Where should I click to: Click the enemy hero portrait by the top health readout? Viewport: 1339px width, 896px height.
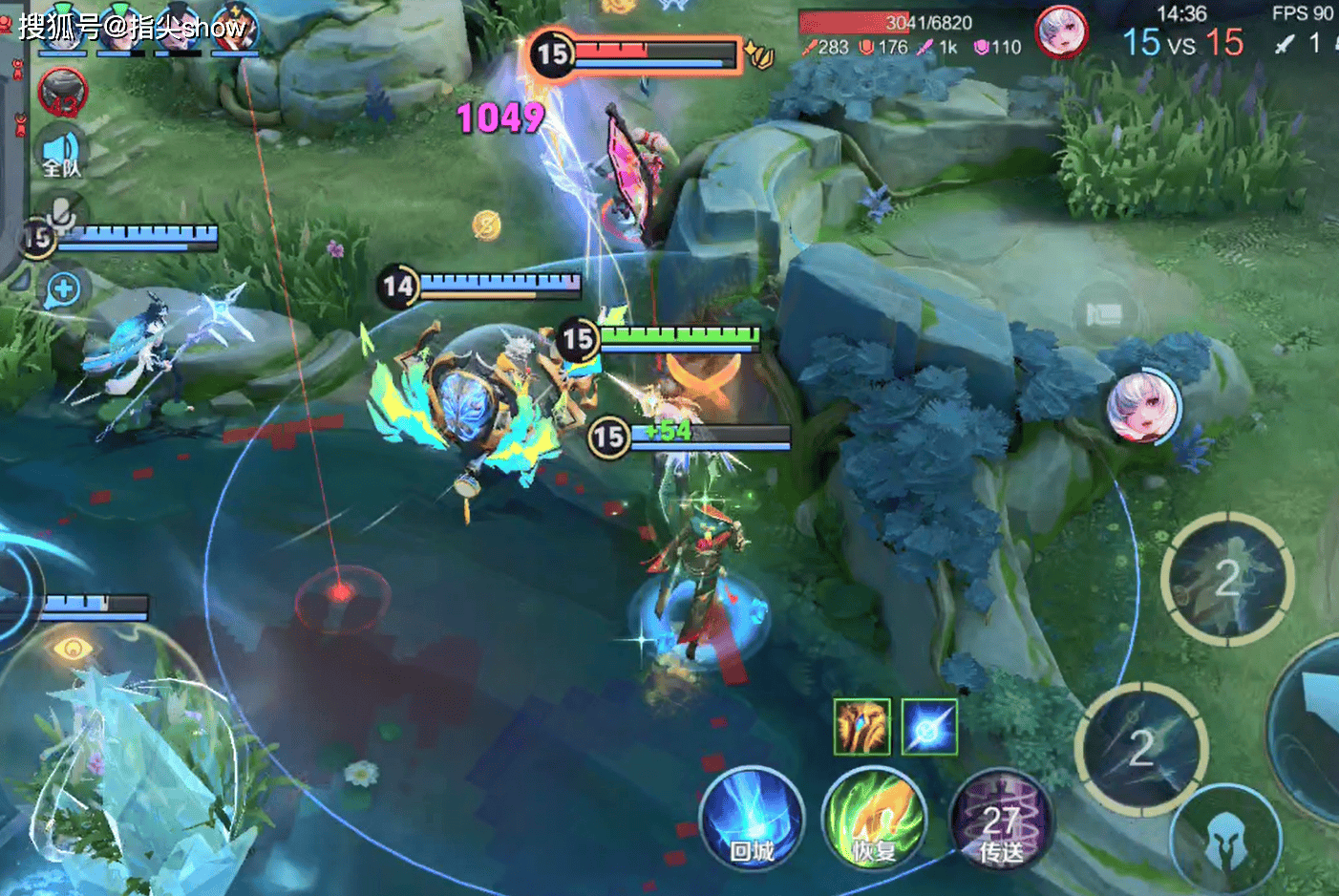pyautogui.click(x=1061, y=32)
